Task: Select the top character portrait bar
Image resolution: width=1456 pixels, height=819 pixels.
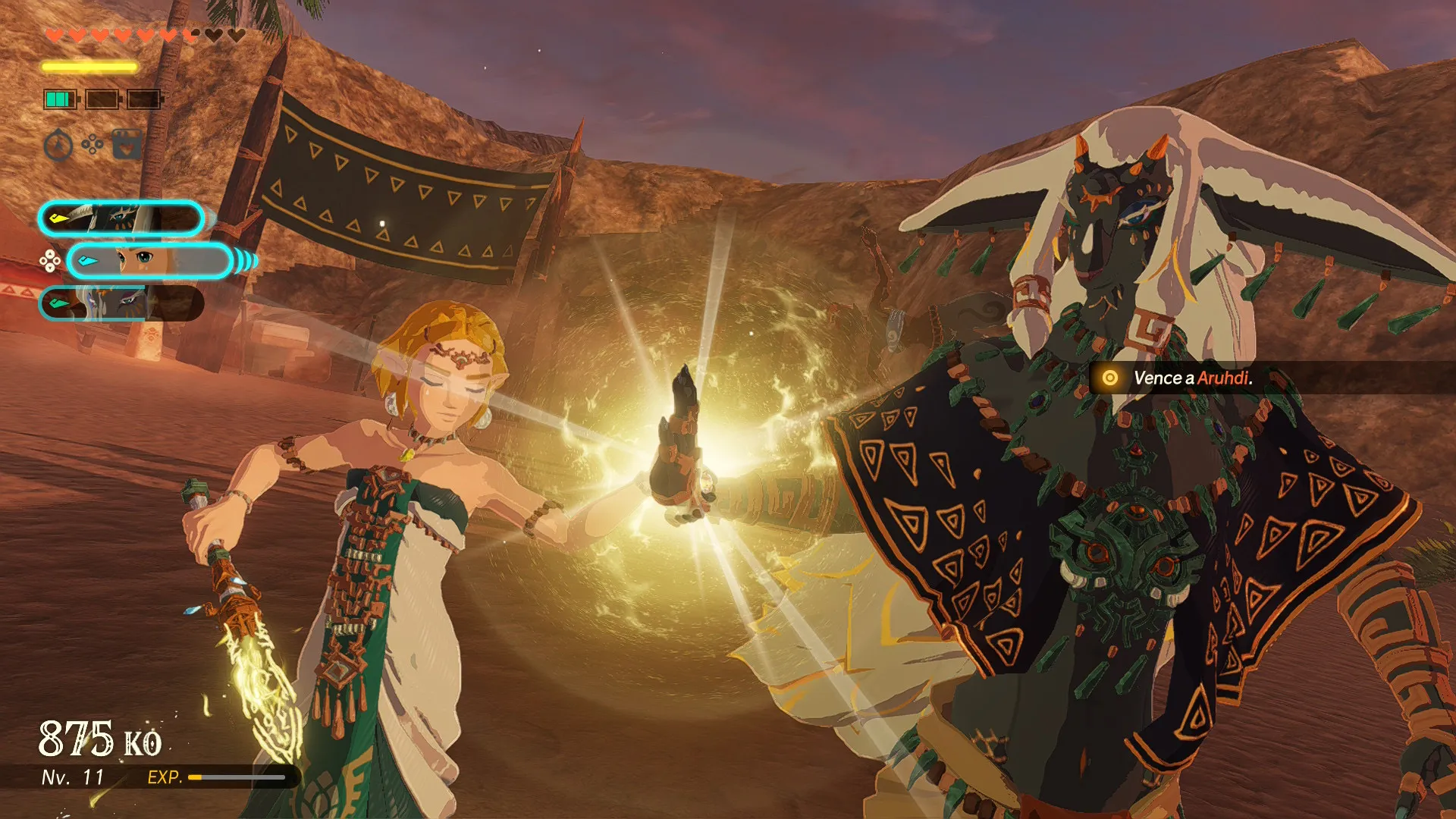Action: click(121, 219)
